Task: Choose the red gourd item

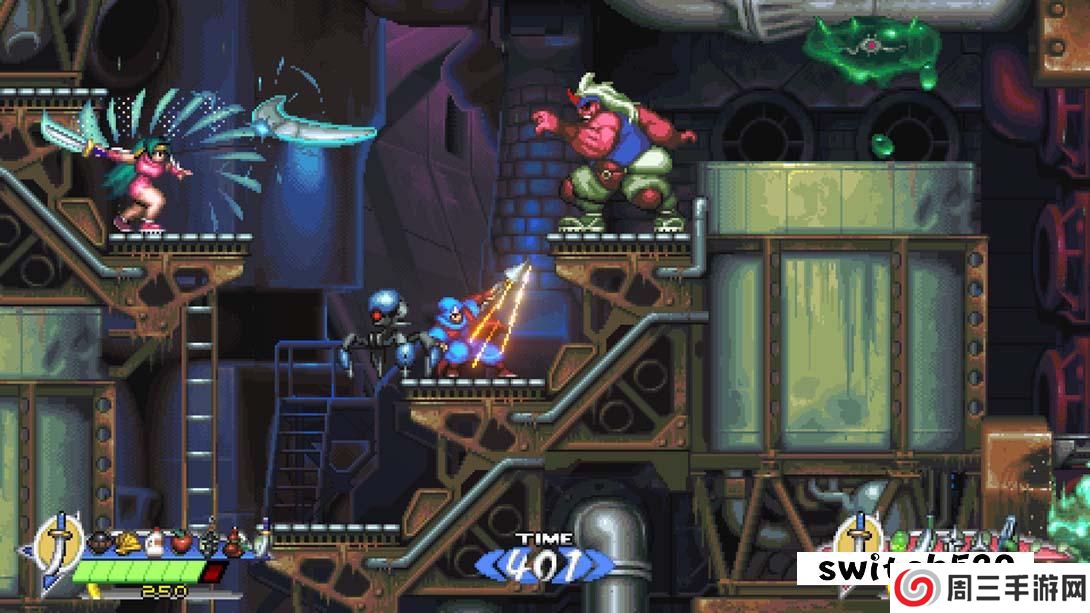Action: click(x=234, y=543)
